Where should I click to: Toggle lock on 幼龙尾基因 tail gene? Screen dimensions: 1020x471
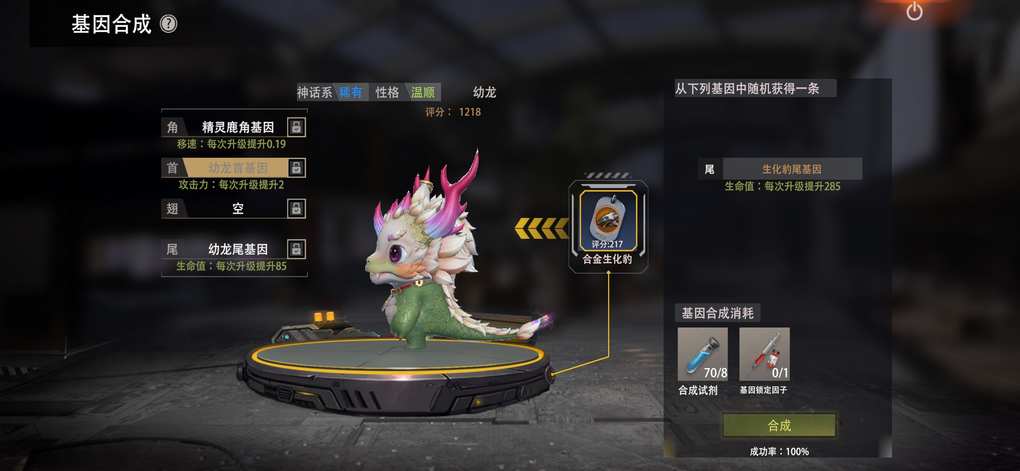coord(296,249)
